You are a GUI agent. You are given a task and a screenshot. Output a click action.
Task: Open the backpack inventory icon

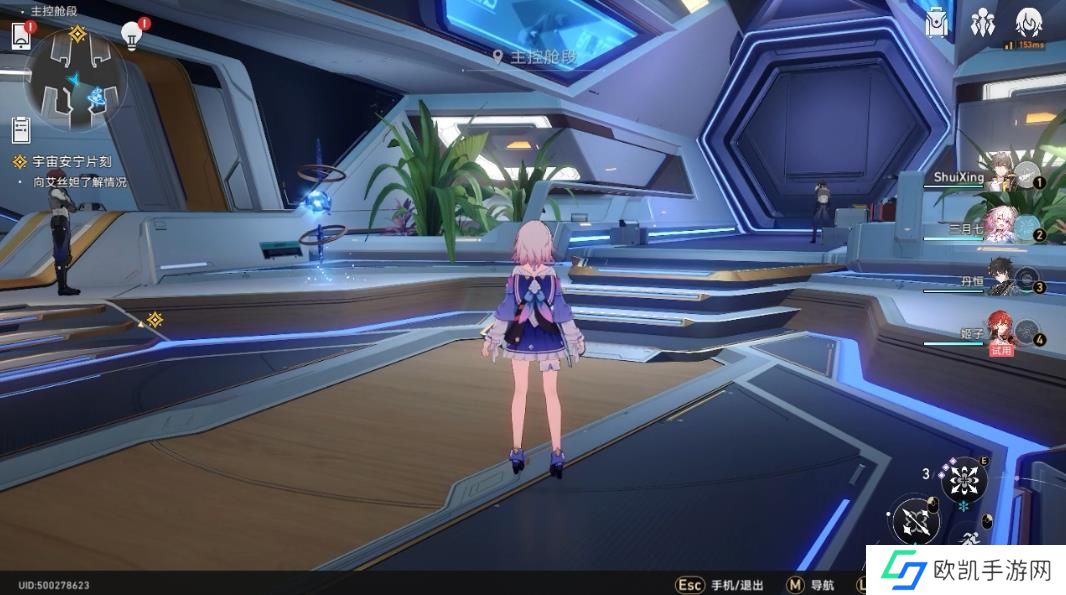(937, 24)
